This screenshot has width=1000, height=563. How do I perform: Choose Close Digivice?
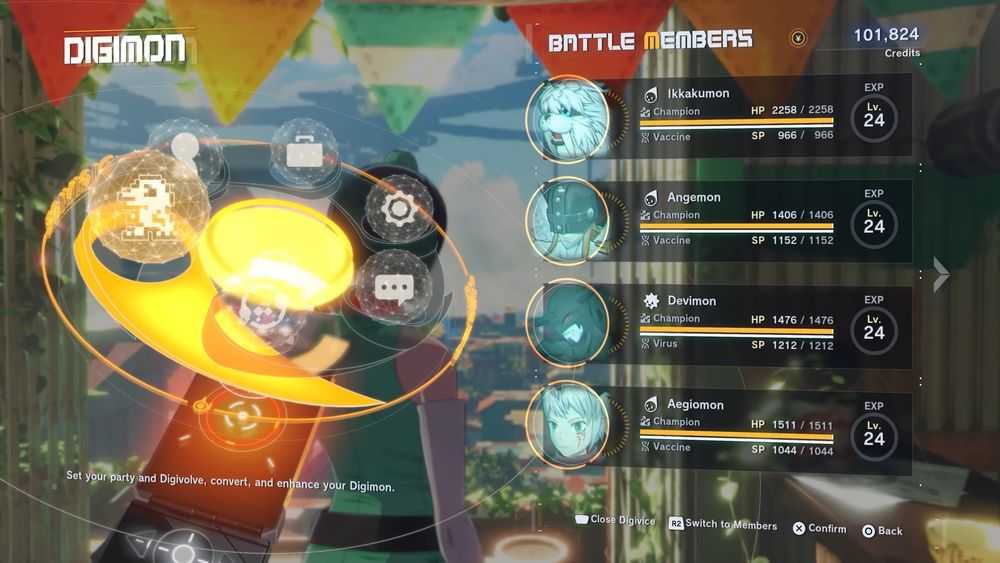(x=615, y=520)
